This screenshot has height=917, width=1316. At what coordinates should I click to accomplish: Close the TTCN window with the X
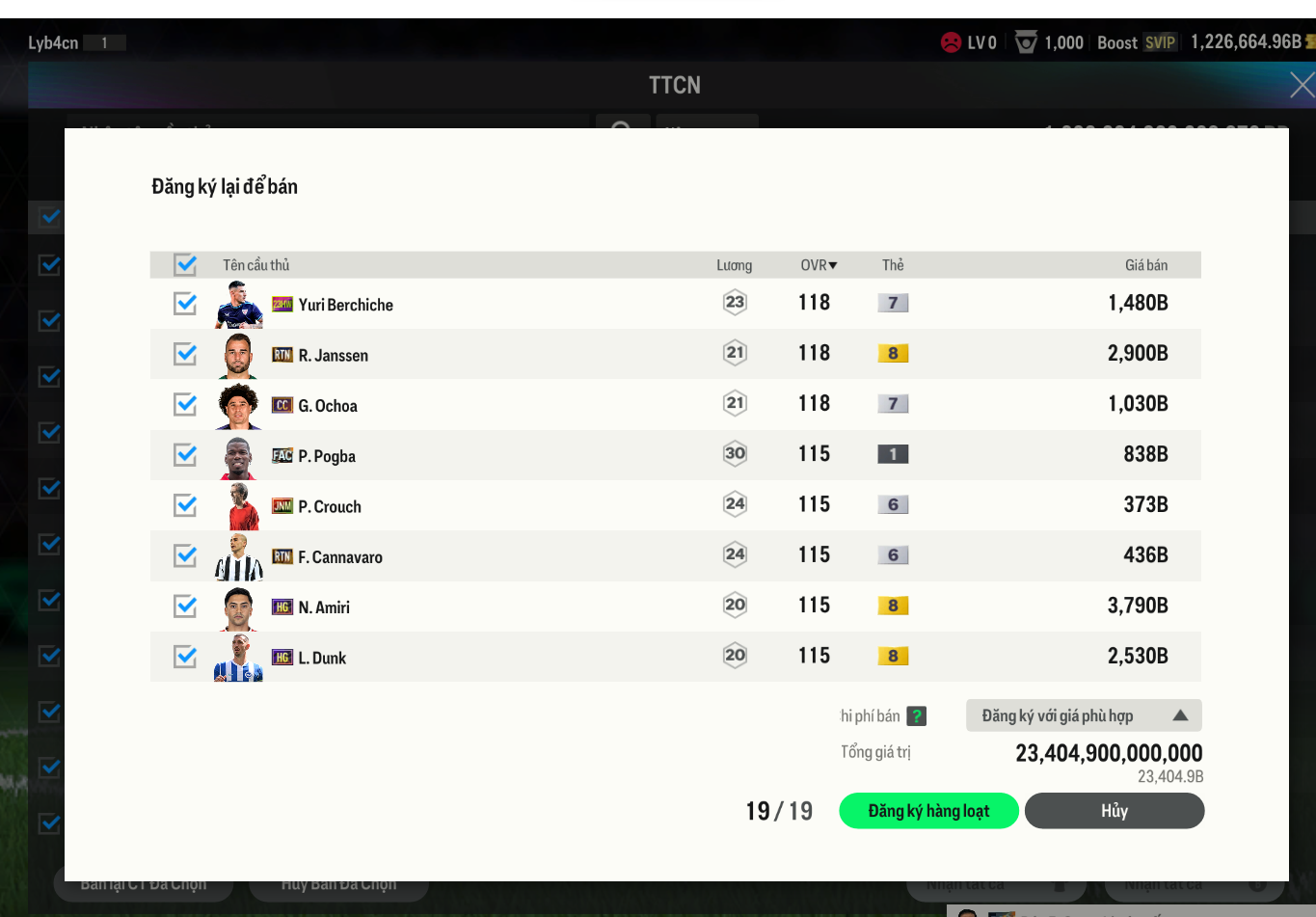point(1302,86)
